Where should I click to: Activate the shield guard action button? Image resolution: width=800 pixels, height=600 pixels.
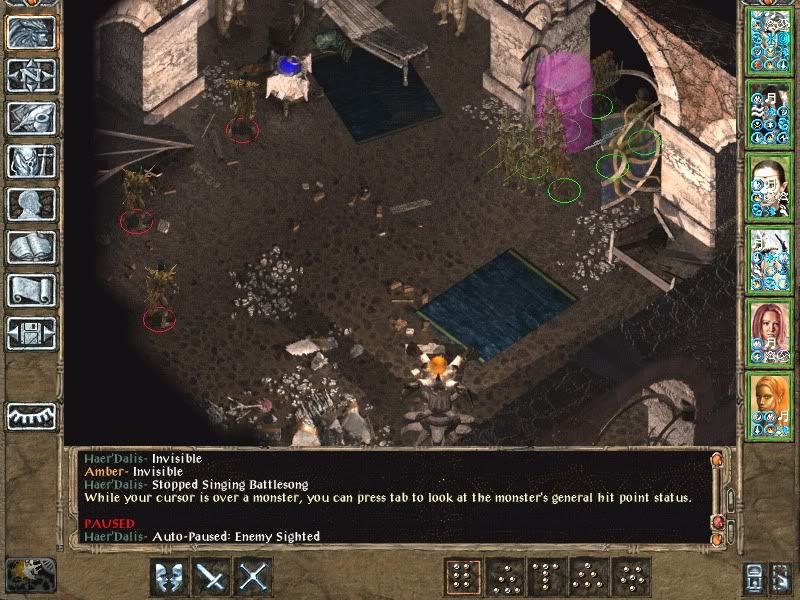coord(168,576)
